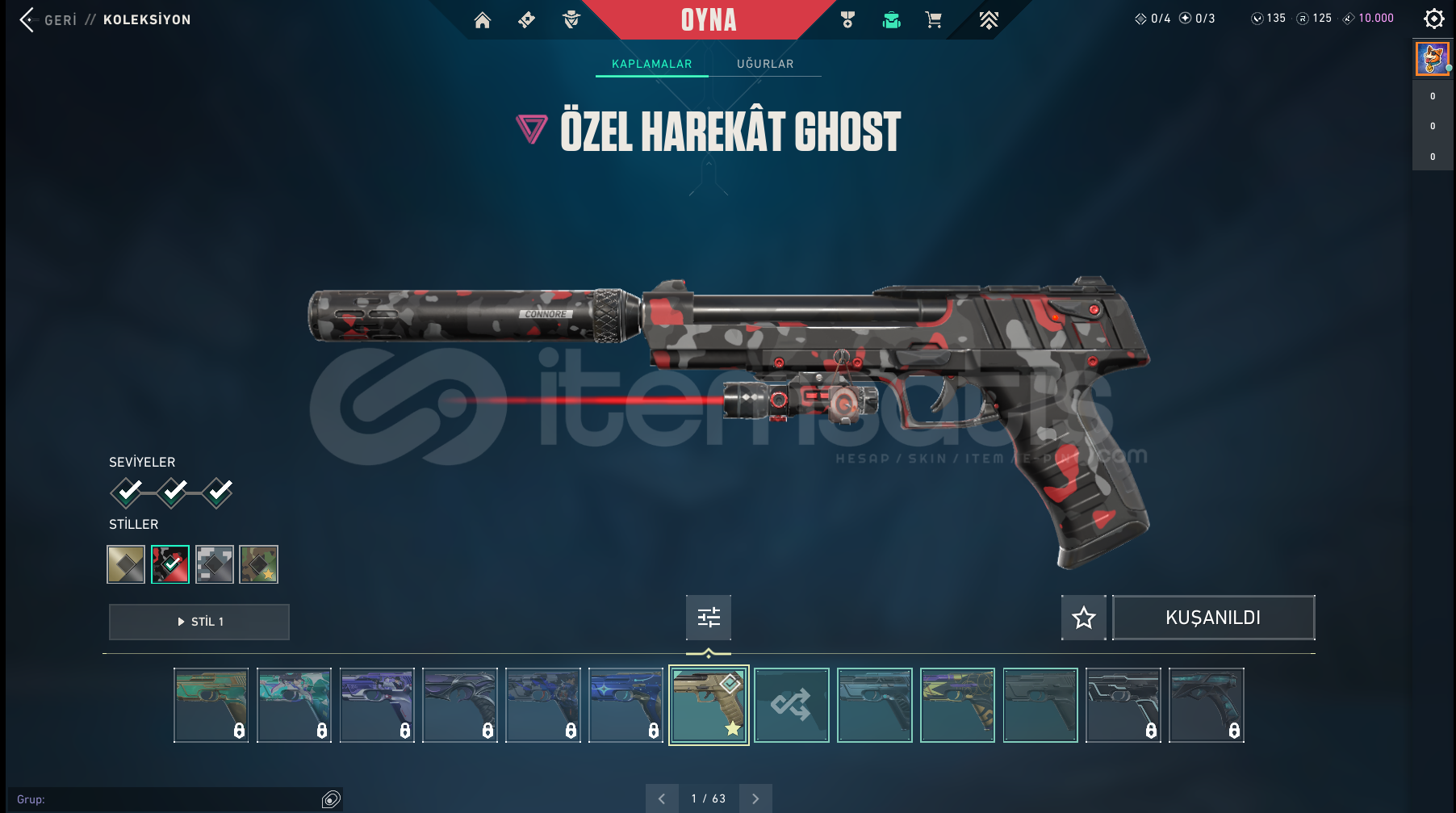This screenshot has height=813, width=1456.
Task: Click the Kuşanıldı equip button
Action: [1213, 618]
